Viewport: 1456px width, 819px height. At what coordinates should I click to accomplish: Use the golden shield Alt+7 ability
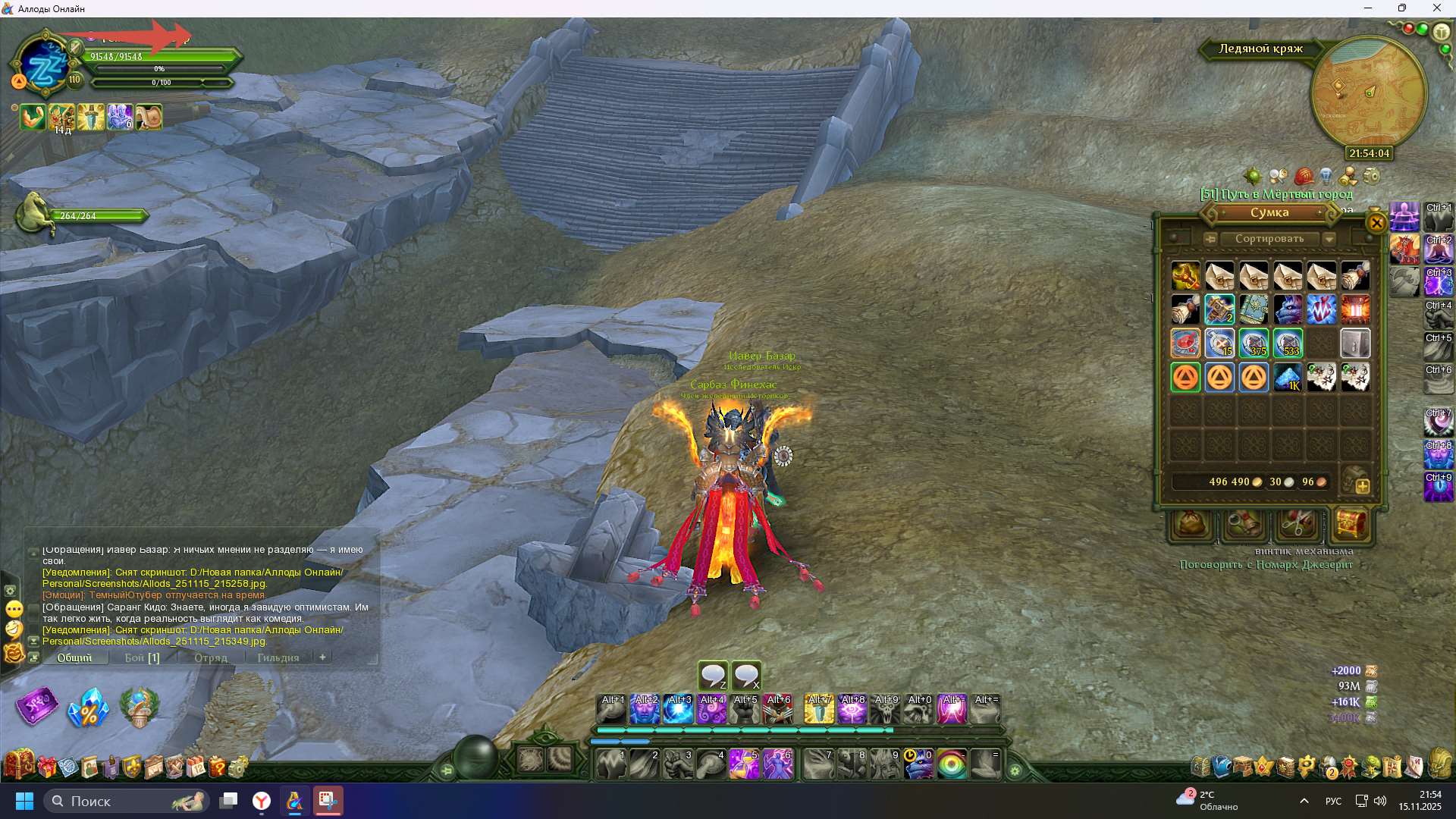tap(819, 710)
